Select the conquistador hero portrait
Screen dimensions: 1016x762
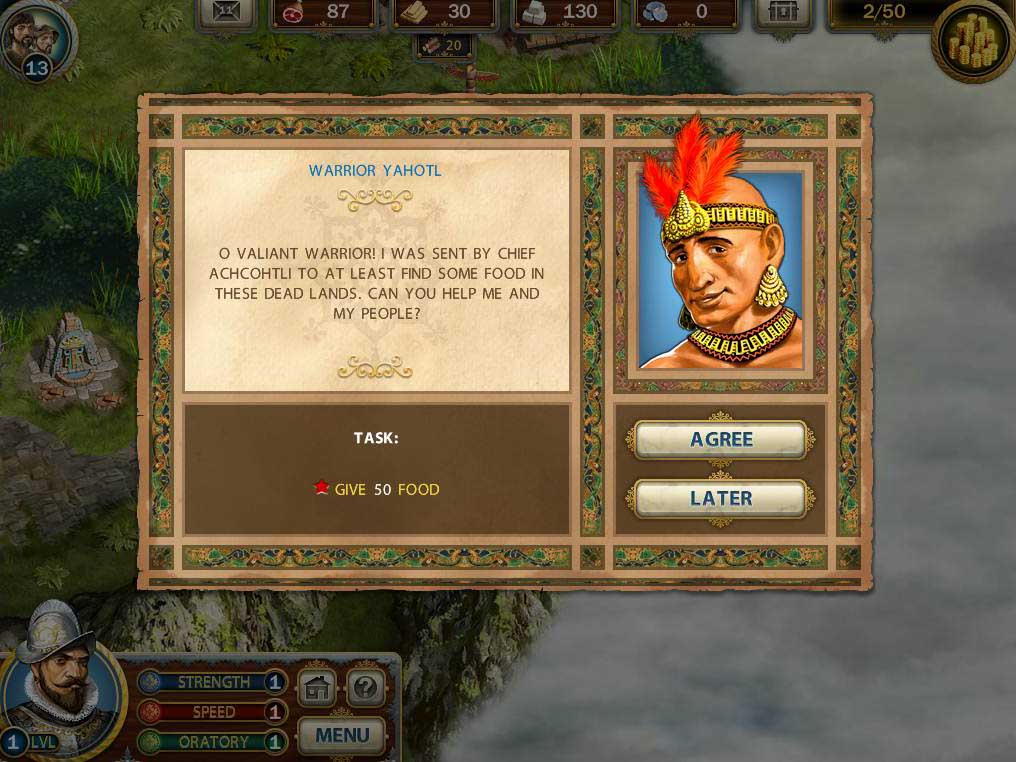pos(58,680)
